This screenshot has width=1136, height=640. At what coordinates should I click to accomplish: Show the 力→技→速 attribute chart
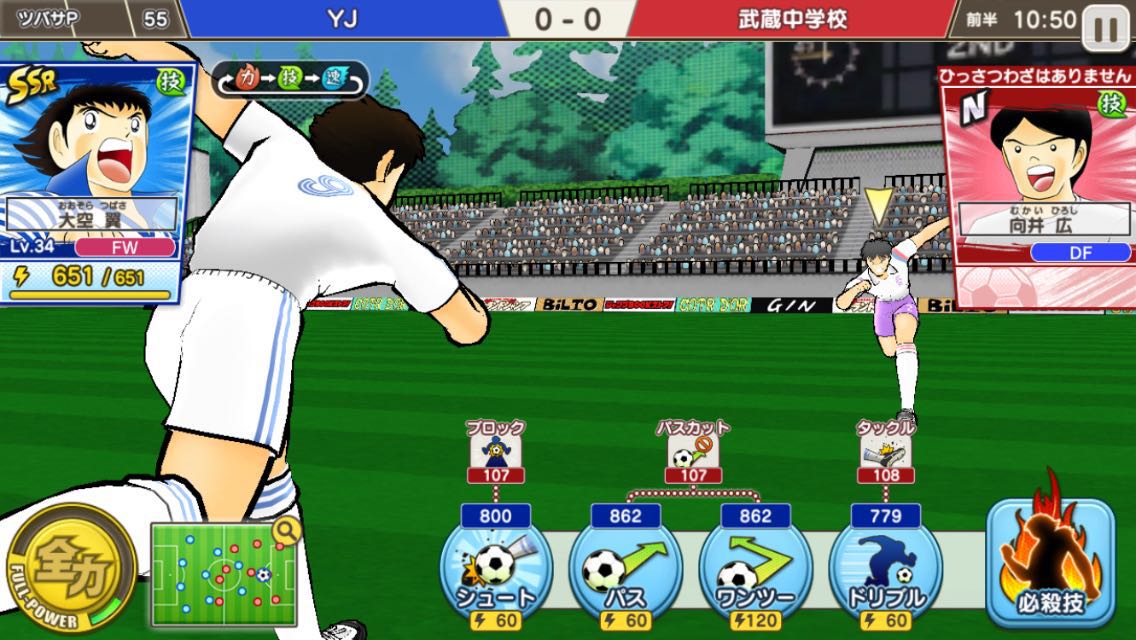click(x=290, y=80)
